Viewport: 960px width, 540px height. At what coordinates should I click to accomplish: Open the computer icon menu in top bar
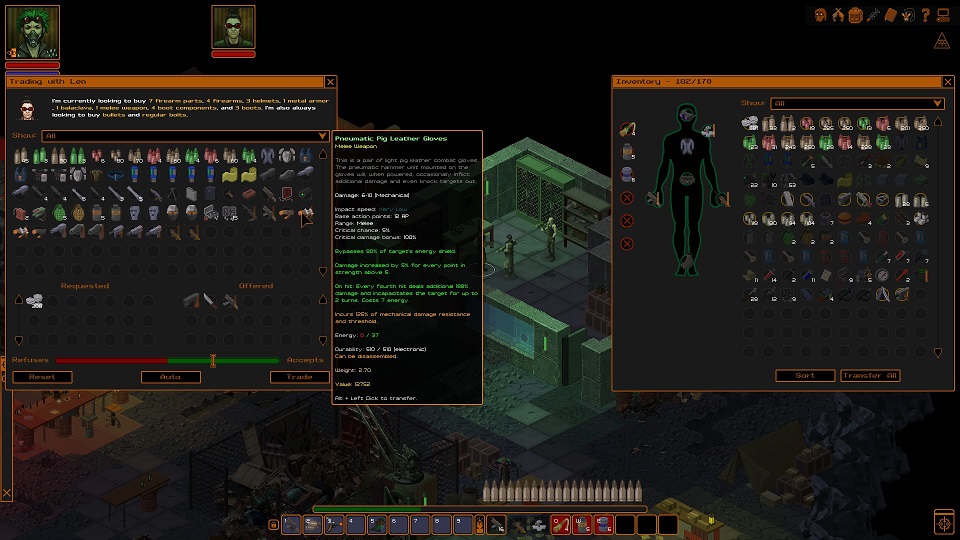point(942,14)
